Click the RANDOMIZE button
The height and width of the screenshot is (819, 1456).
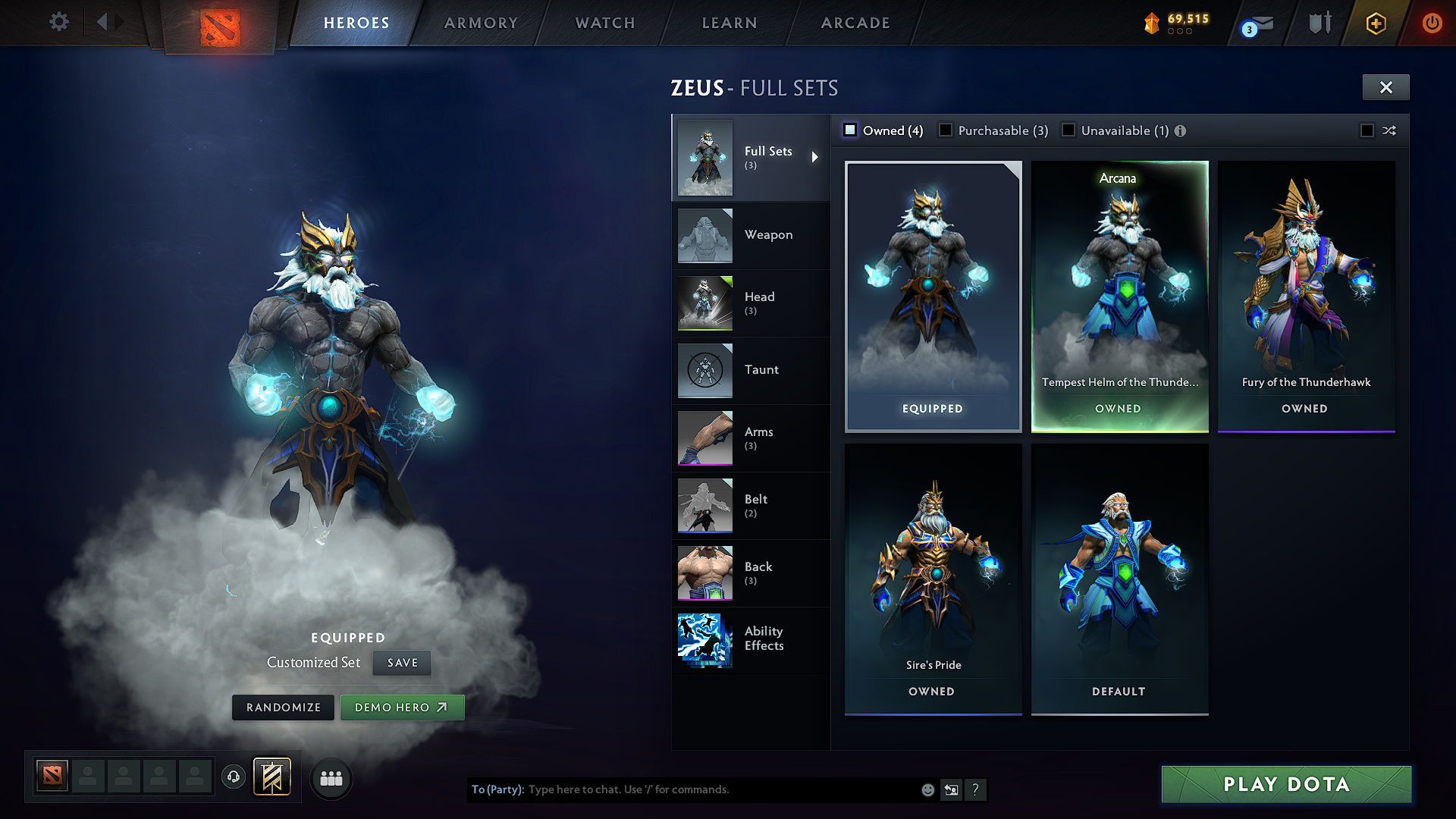coord(283,707)
